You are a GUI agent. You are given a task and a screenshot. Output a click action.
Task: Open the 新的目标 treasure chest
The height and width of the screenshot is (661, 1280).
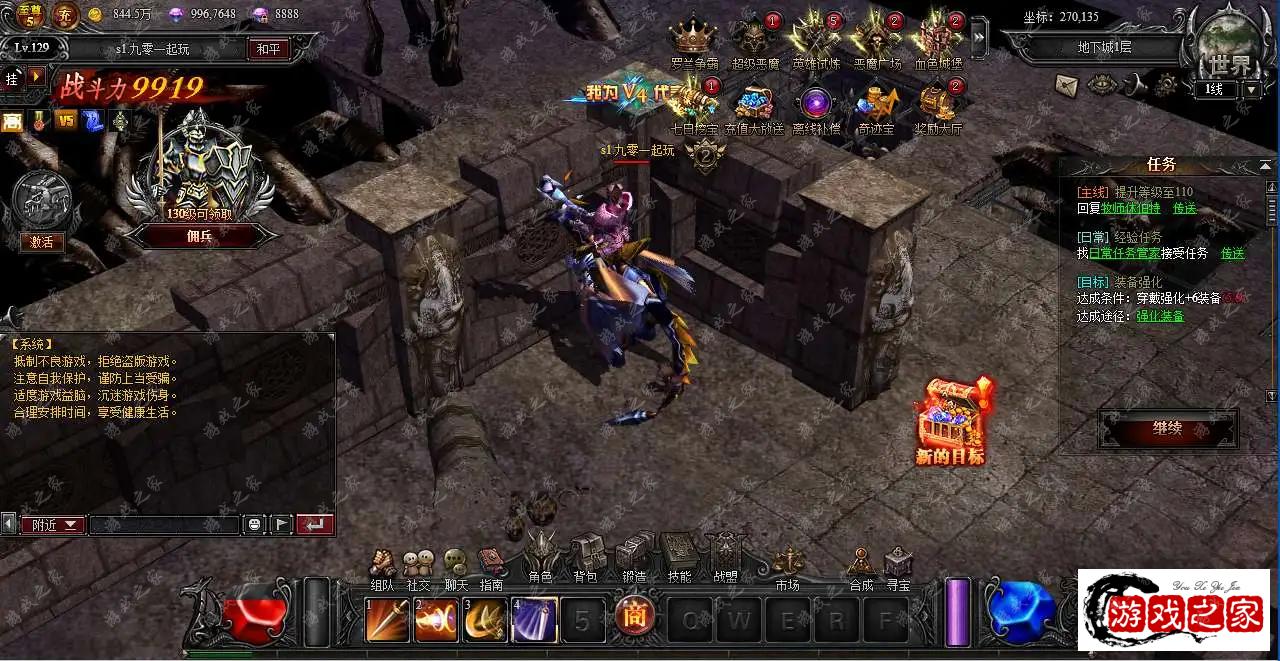click(x=951, y=420)
